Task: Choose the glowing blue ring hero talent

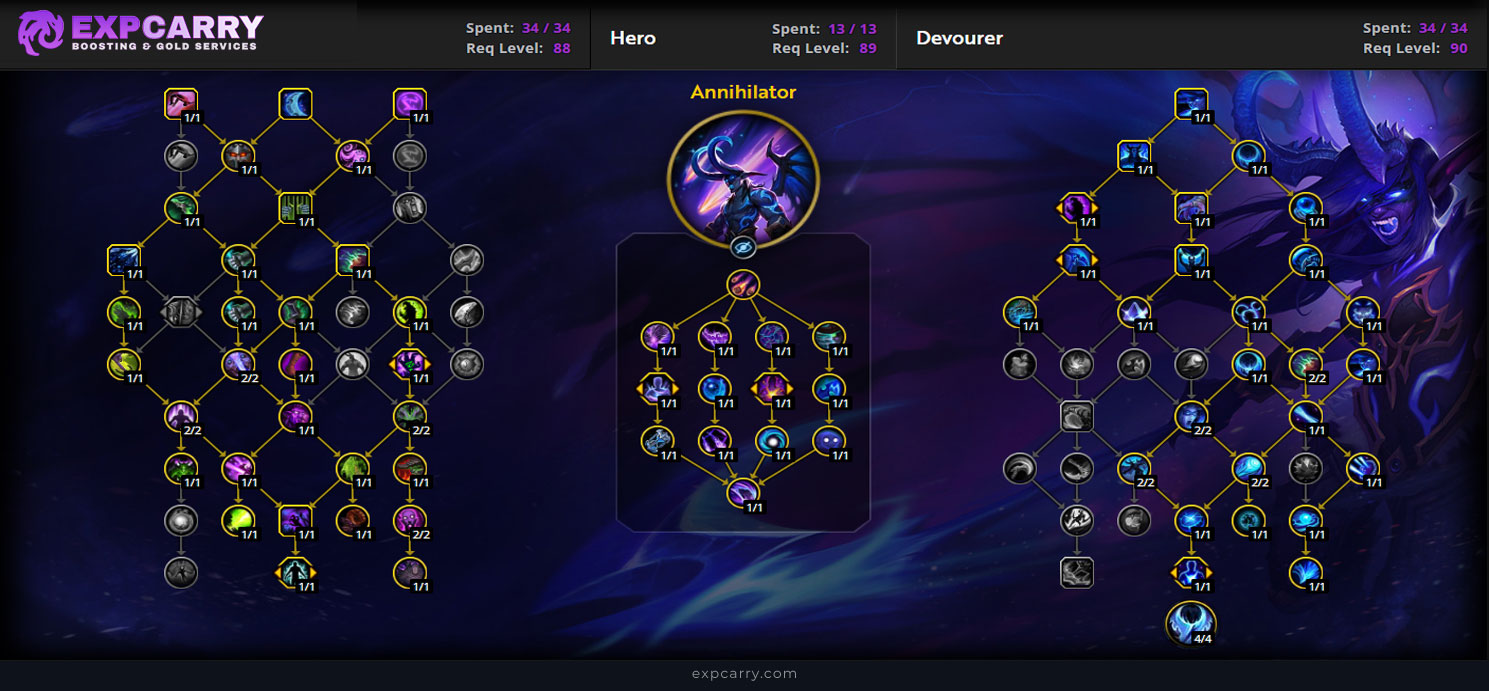Action: (772, 440)
